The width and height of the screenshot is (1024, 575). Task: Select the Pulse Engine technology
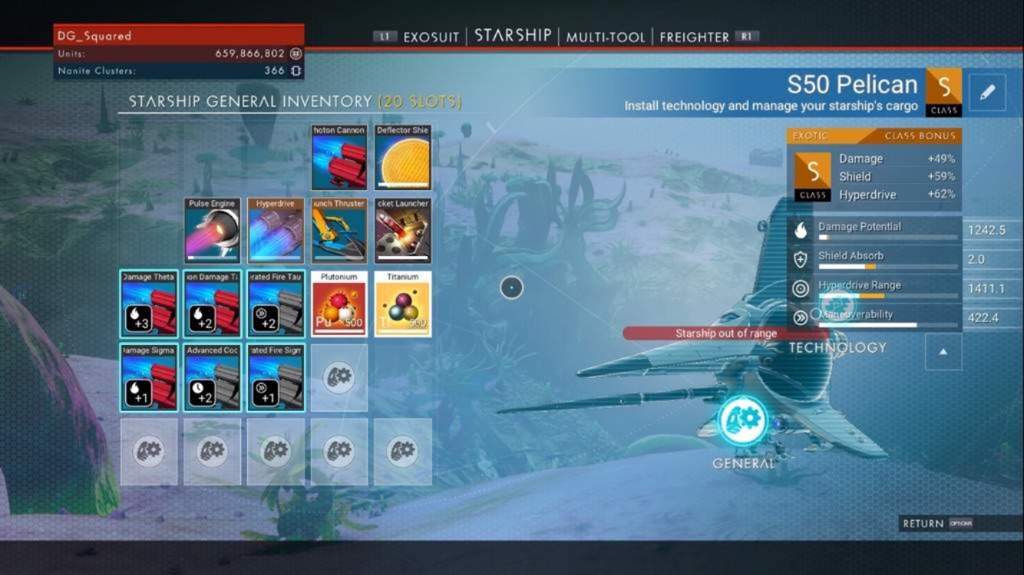[x=212, y=231]
